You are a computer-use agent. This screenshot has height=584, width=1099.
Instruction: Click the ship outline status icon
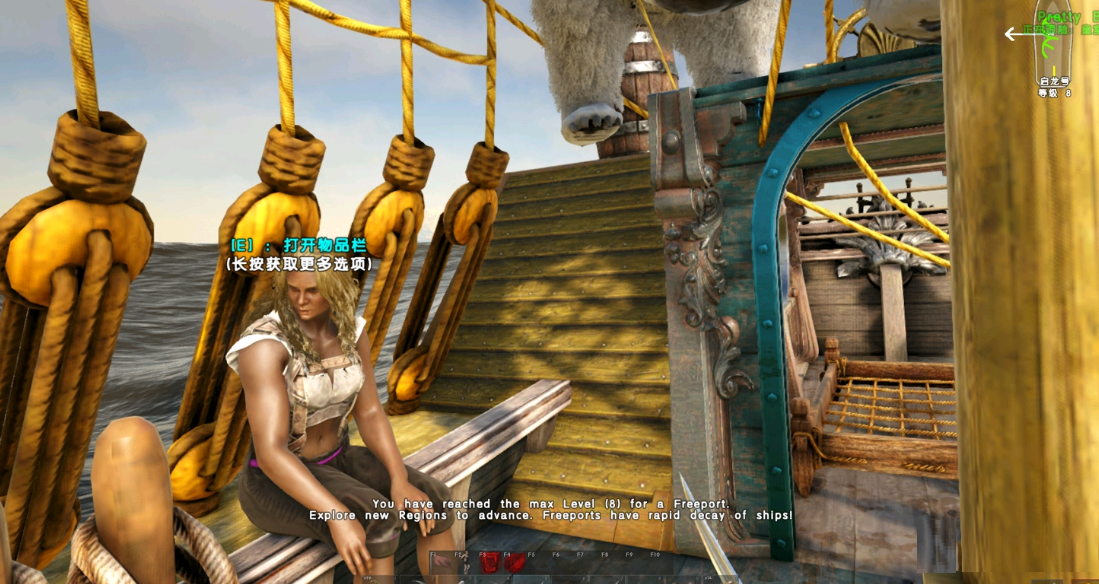pyautogui.click(x=1052, y=52)
